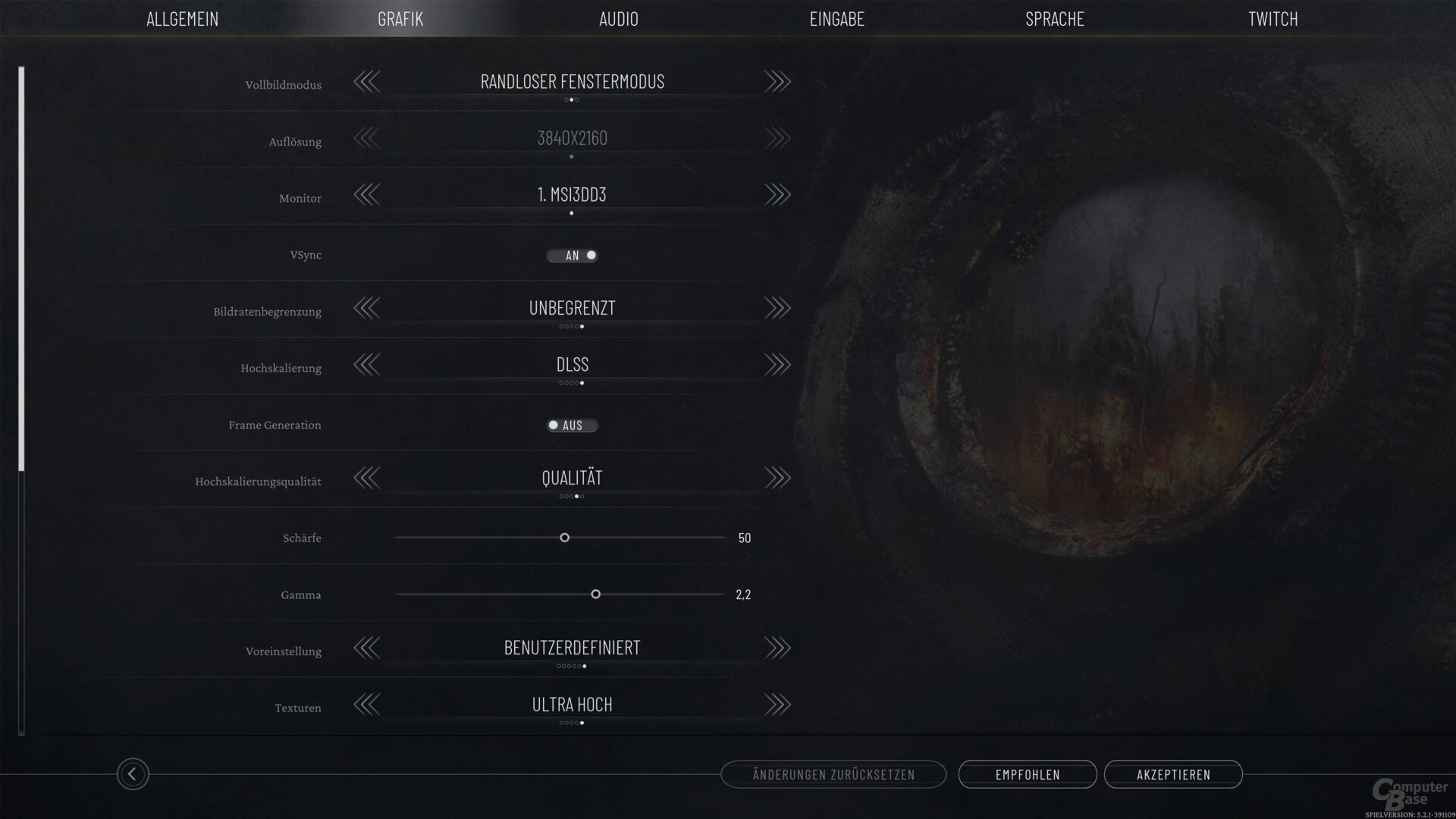The image size is (1456, 819).
Task: Click the Schärfe slider handle
Action: coord(564,538)
